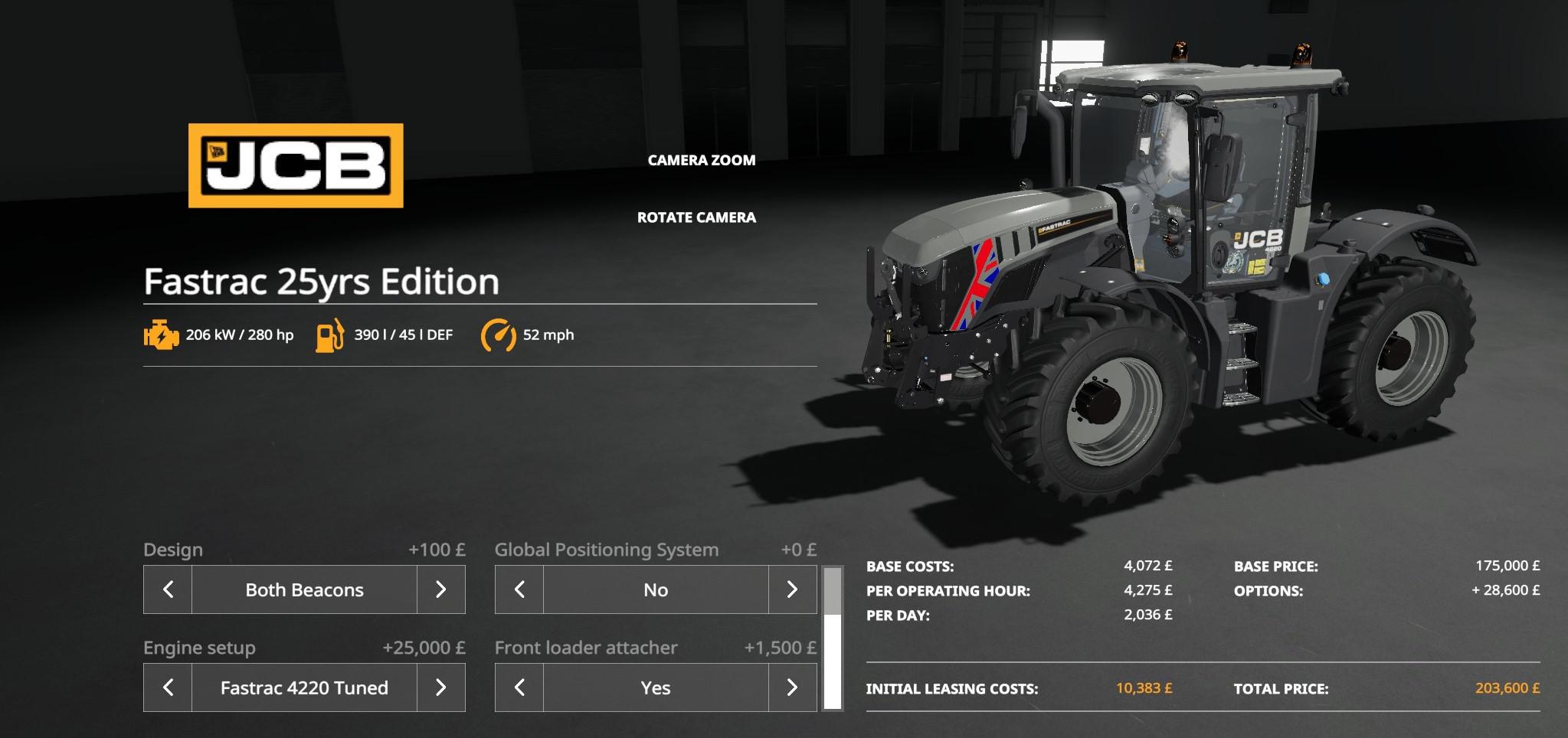Advance Engine setup past Fastrac 4220 Tuned
Viewport: 1568px width, 738px height.
tap(440, 687)
